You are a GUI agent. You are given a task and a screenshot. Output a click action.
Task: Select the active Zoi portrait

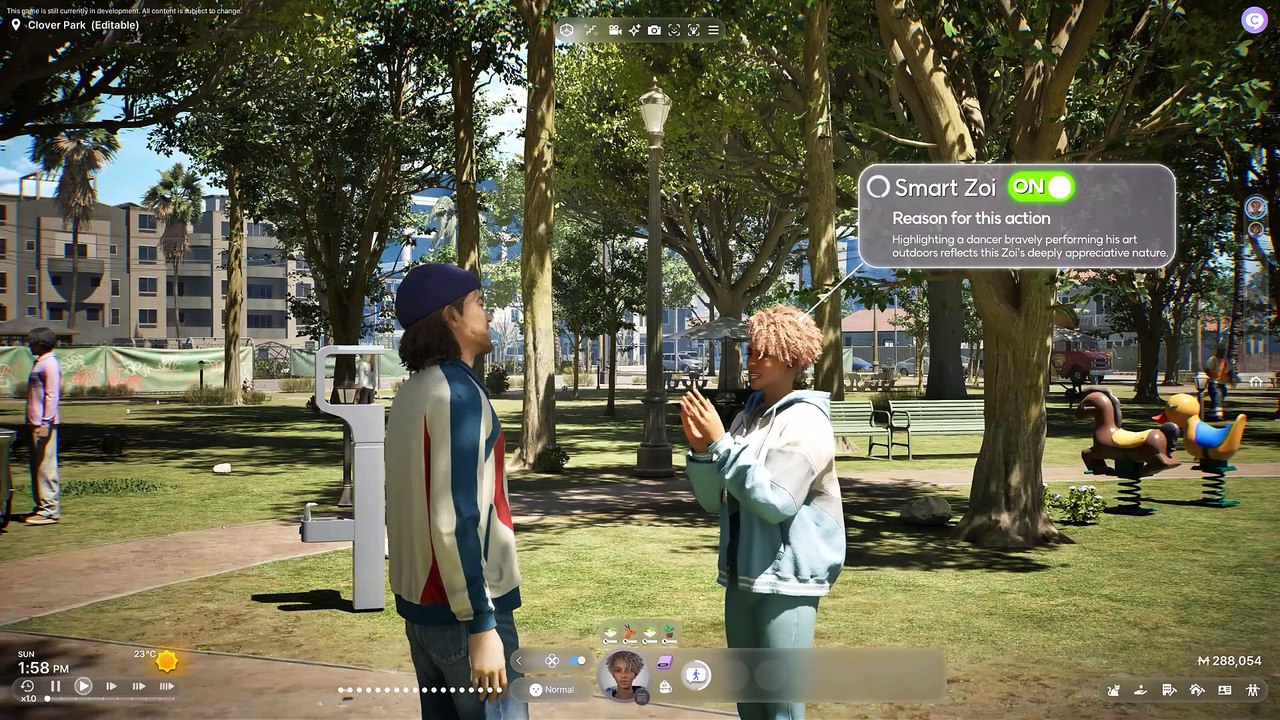(623, 672)
